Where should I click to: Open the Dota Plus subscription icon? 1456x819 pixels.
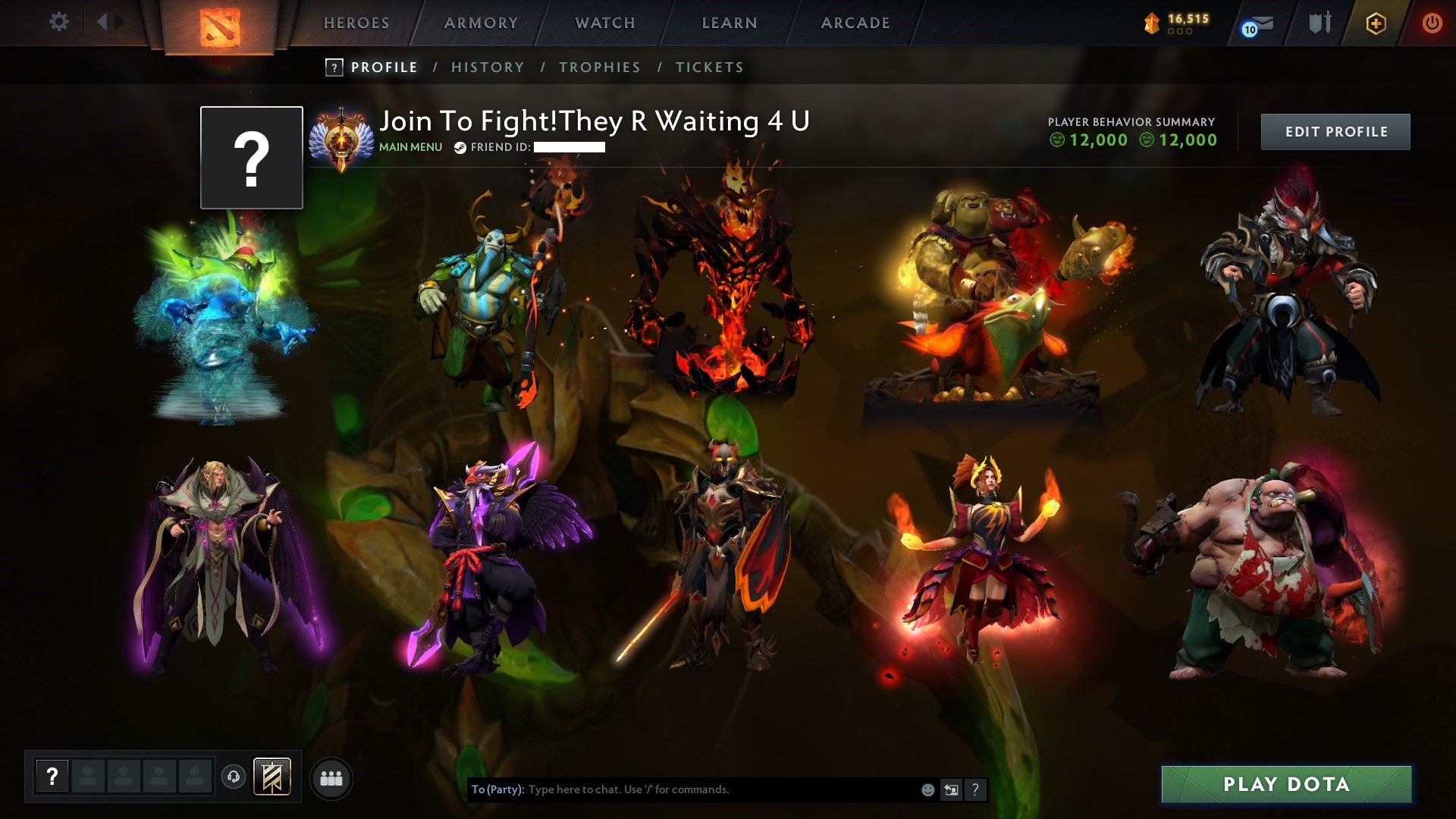click(1376, 24)
